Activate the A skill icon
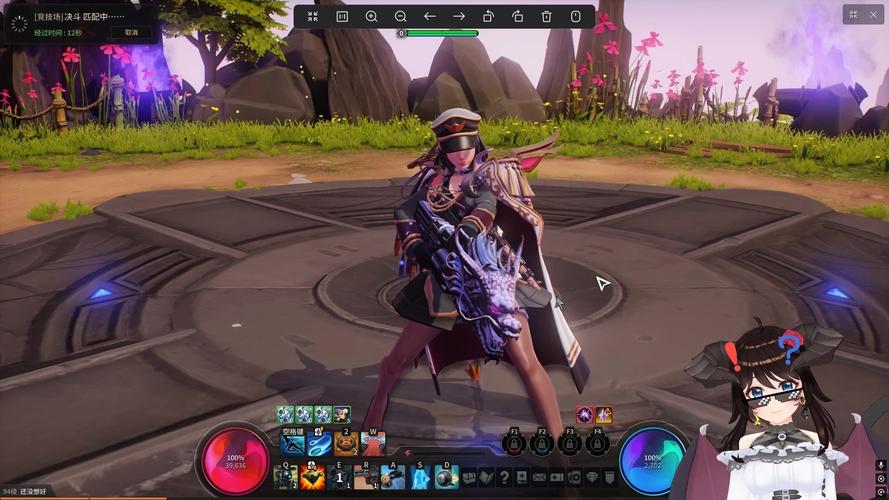The width and height of the screenshot is (889, 500). [393, 477]
